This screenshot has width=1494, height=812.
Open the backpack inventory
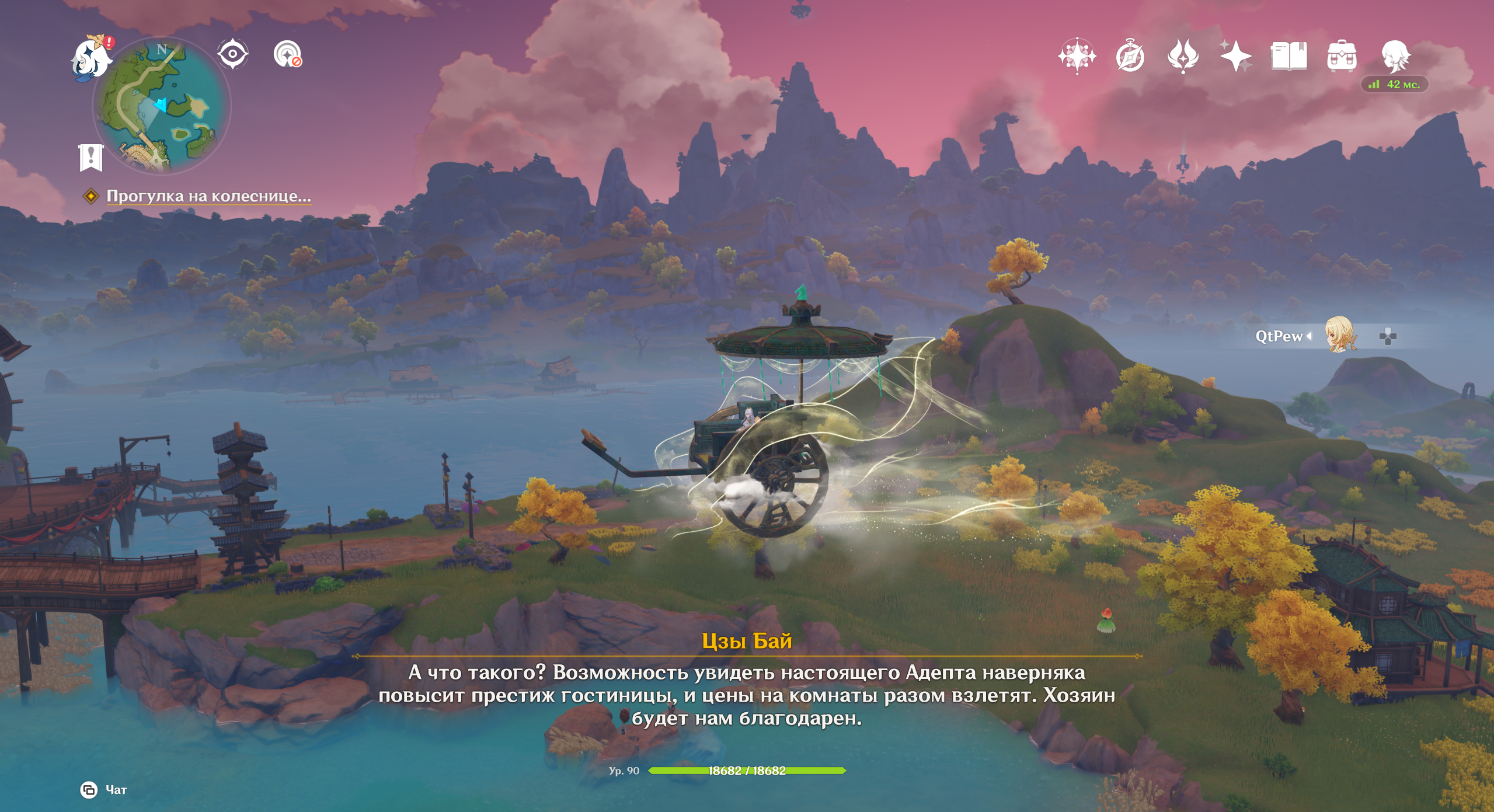pos(1341,57)
